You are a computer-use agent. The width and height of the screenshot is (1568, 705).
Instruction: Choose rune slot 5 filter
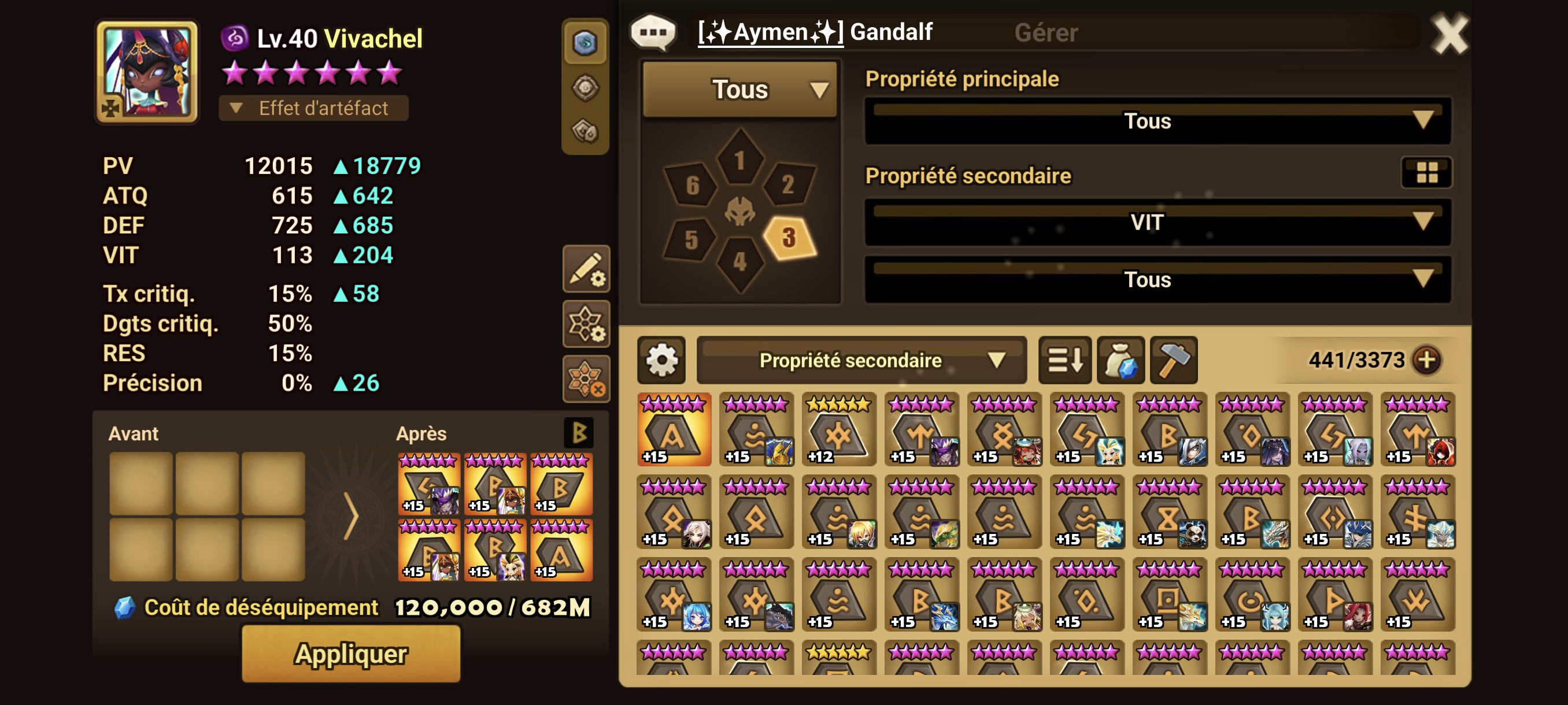(x=691, y=239)
